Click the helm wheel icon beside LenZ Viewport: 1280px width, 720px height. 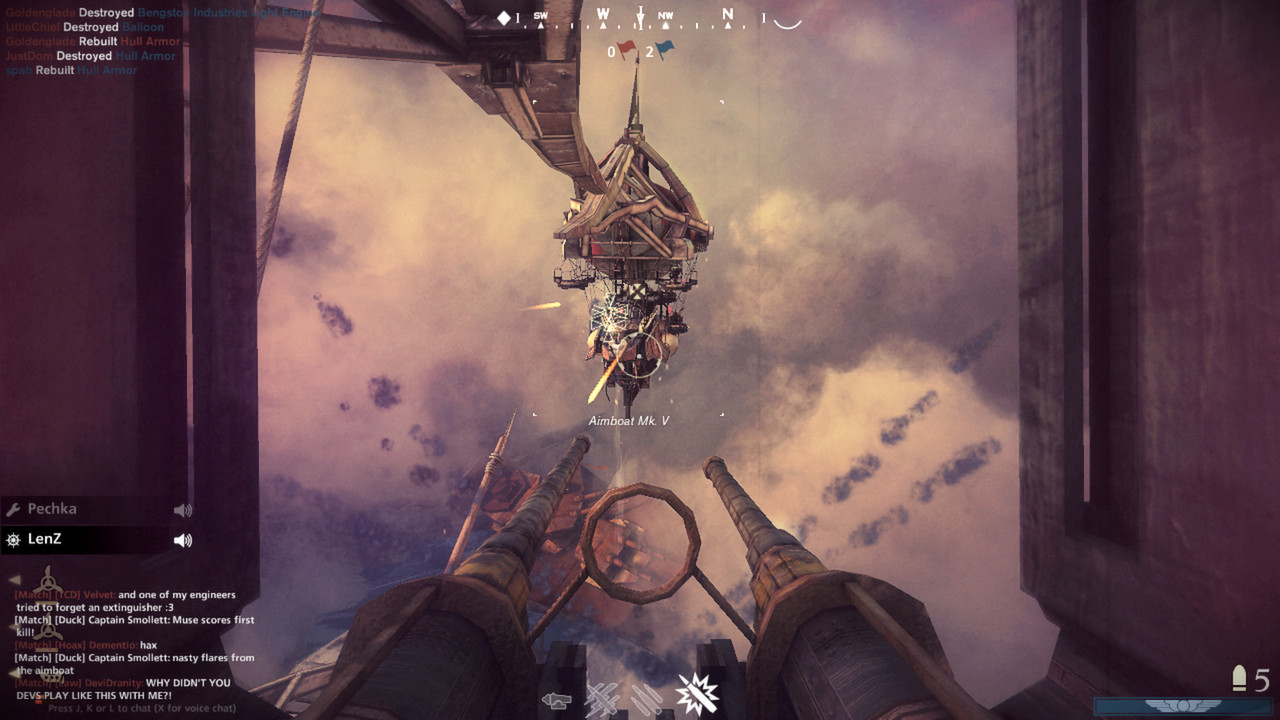[x=12, y=541]
